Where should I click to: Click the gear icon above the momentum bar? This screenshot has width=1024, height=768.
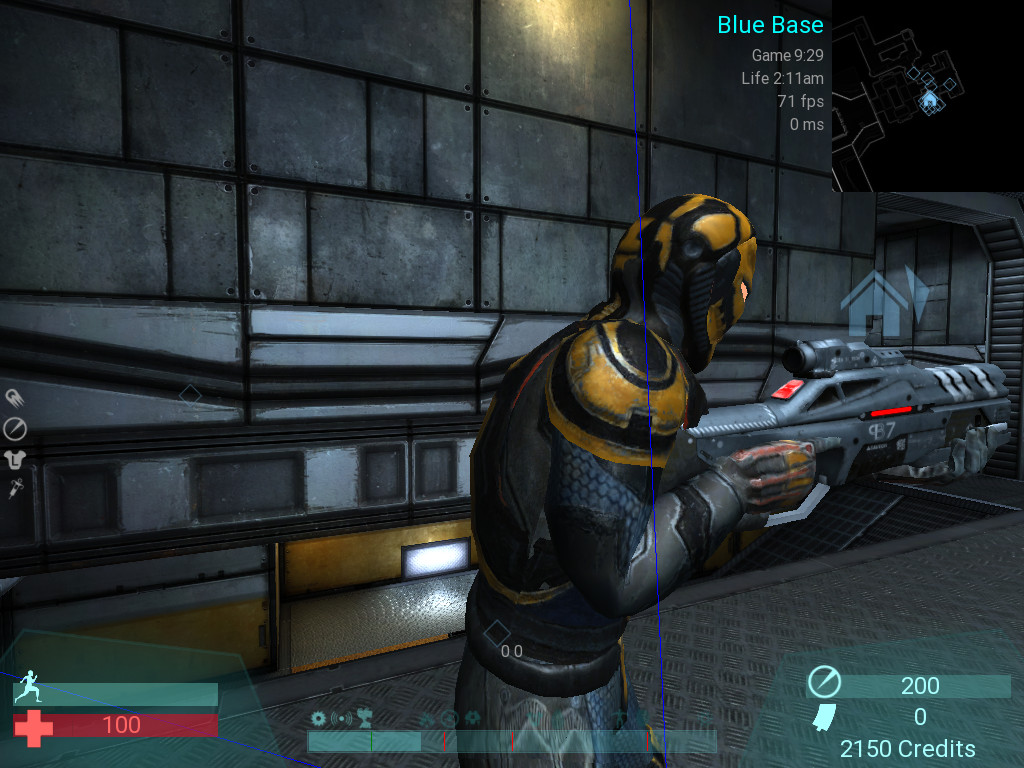pyautogui.click(x=319, y=718)
